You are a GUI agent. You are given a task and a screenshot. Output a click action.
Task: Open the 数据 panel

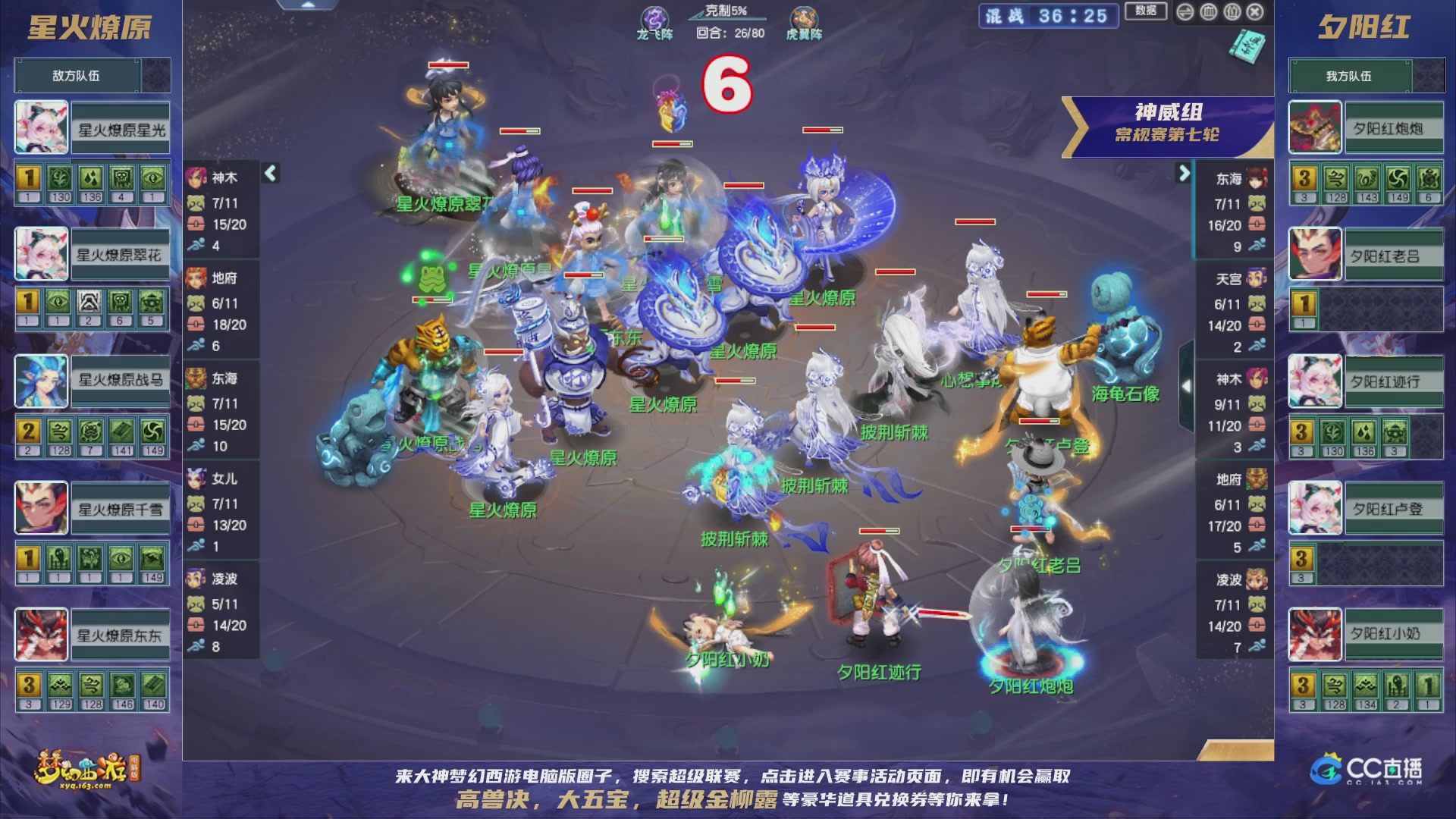(x=1147, y=11)
